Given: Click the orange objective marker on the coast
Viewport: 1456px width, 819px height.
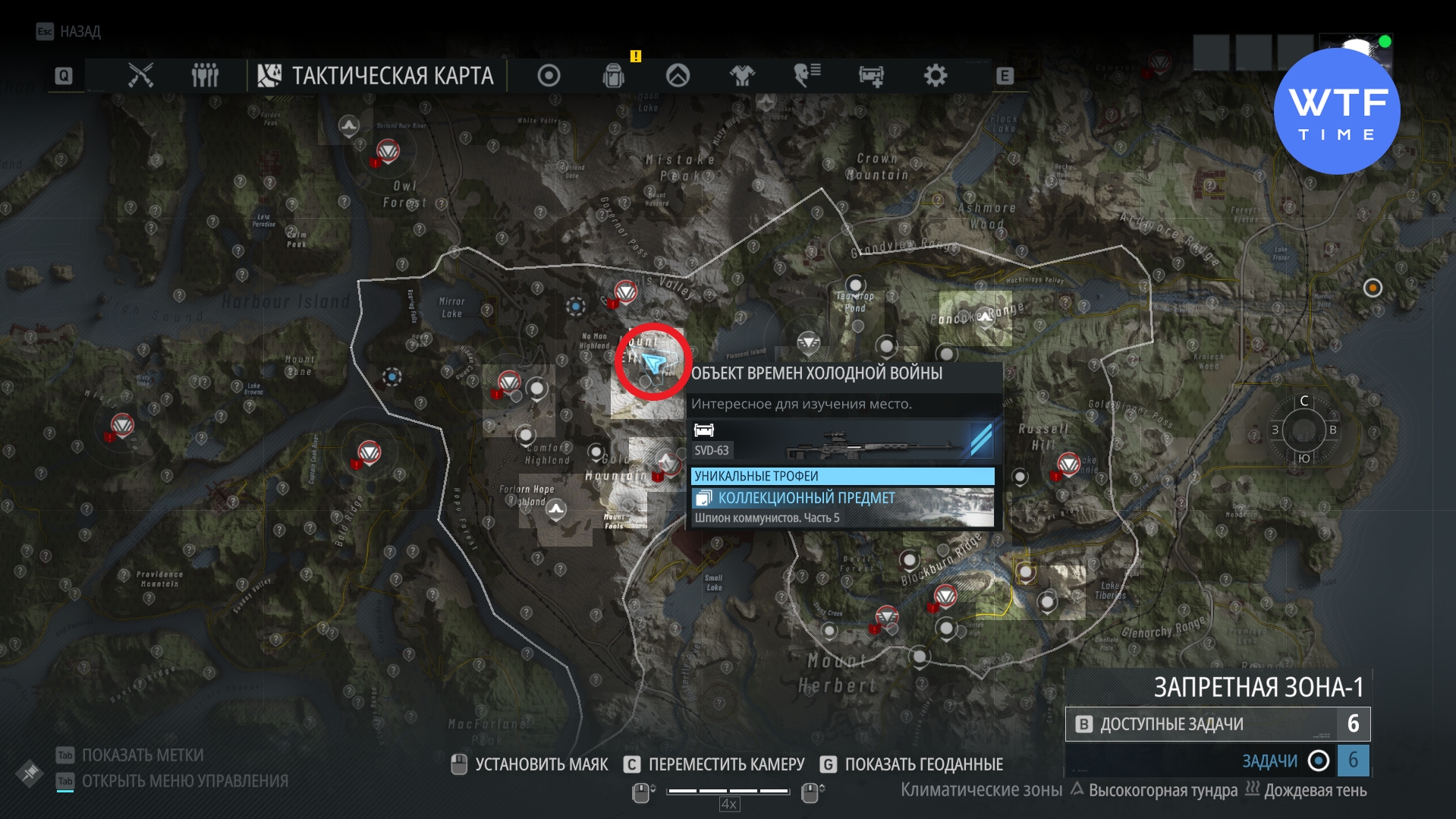Looking at the screenshot, I should (1373, 288).
